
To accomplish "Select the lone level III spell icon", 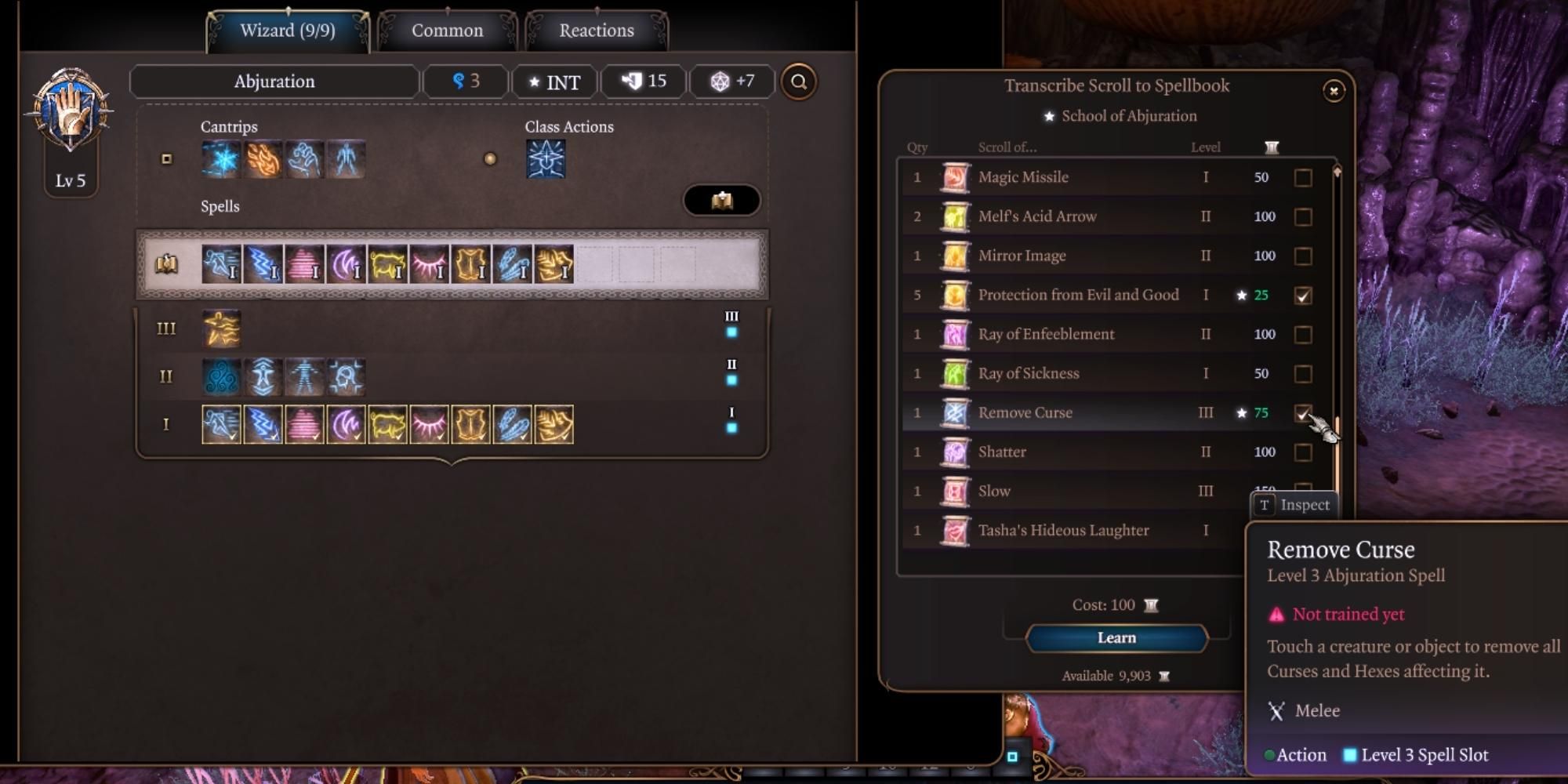I will tap(221, 328).
